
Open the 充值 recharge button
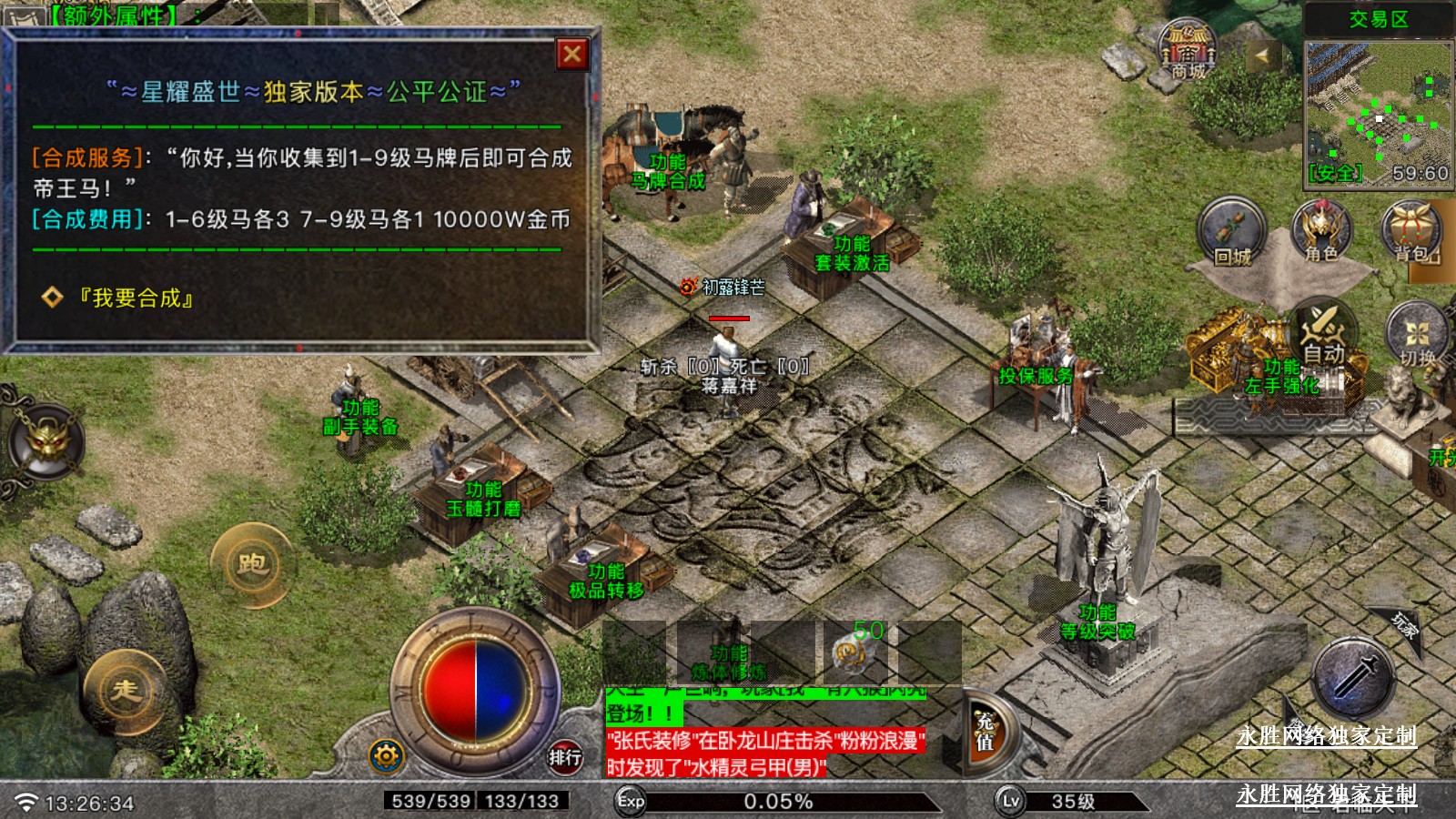(x=985, y=732)
